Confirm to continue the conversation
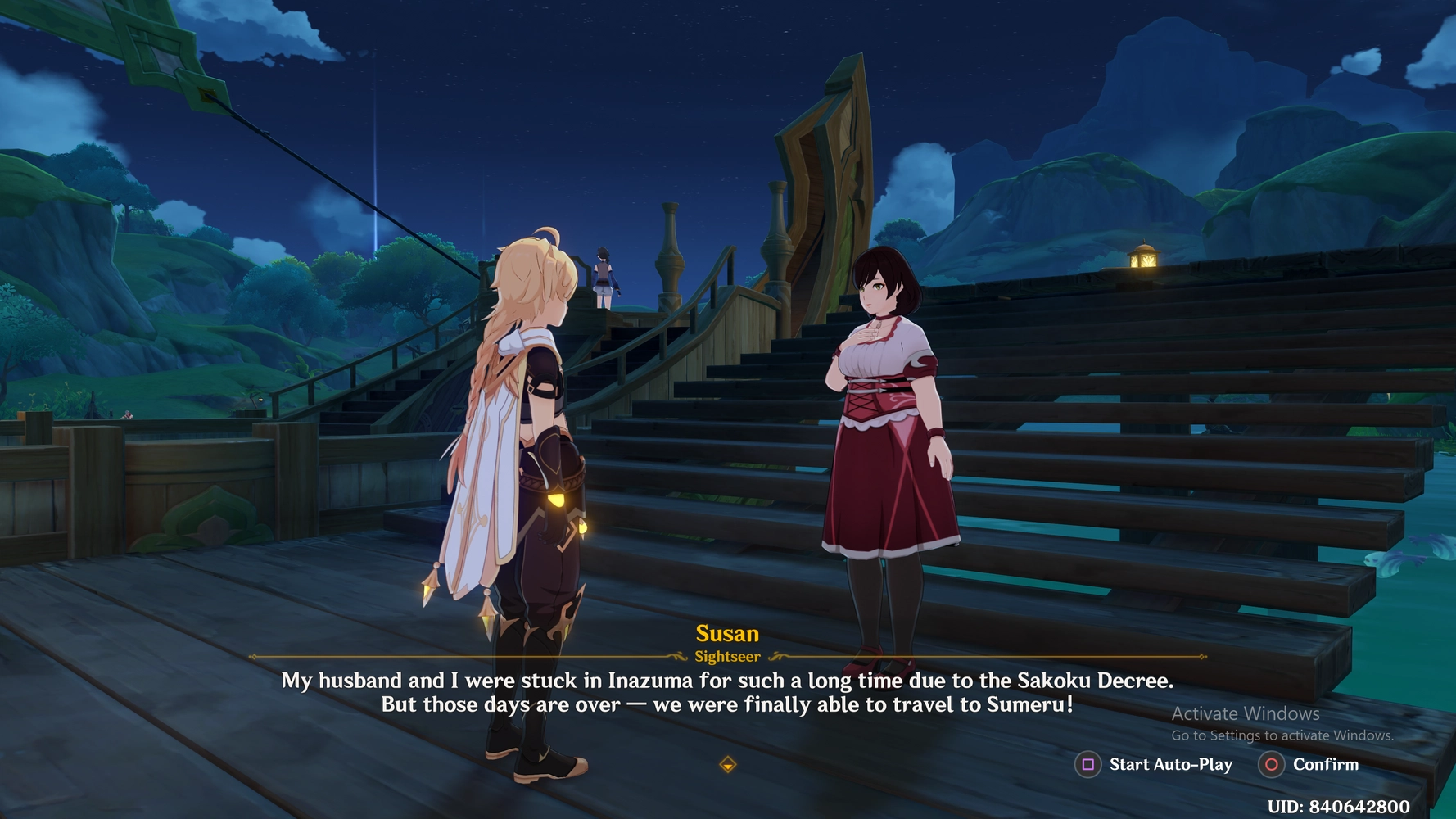The height and width of the screenshot is (819, 1456). pos(1324,765)
